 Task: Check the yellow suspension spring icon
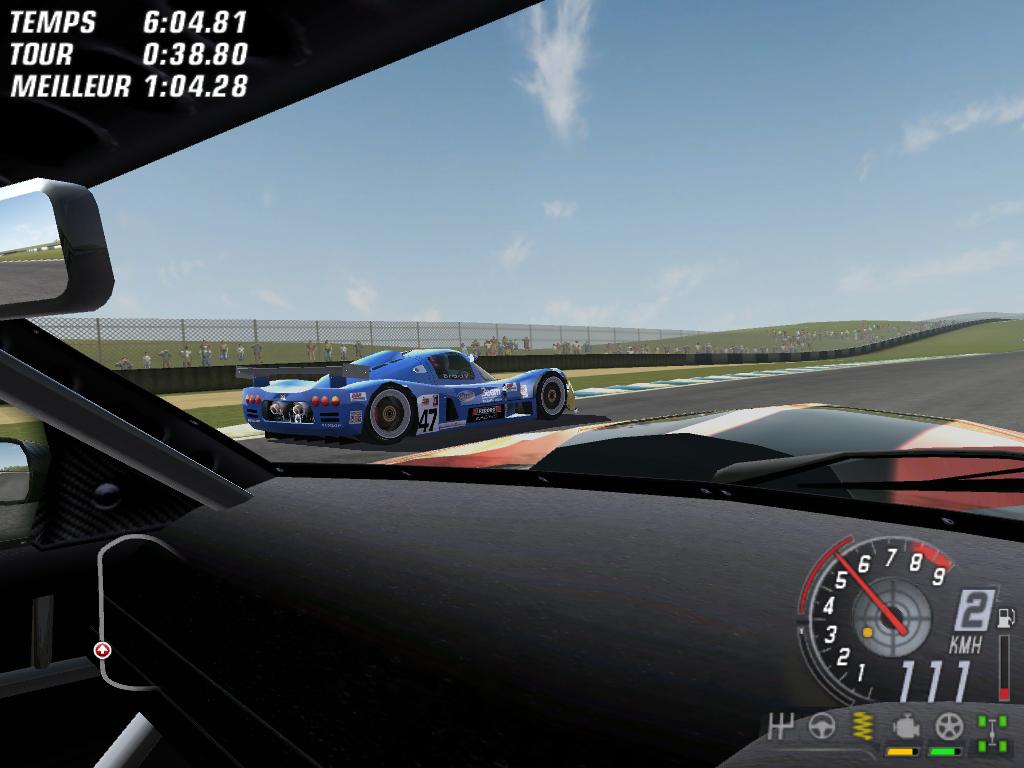862,727
